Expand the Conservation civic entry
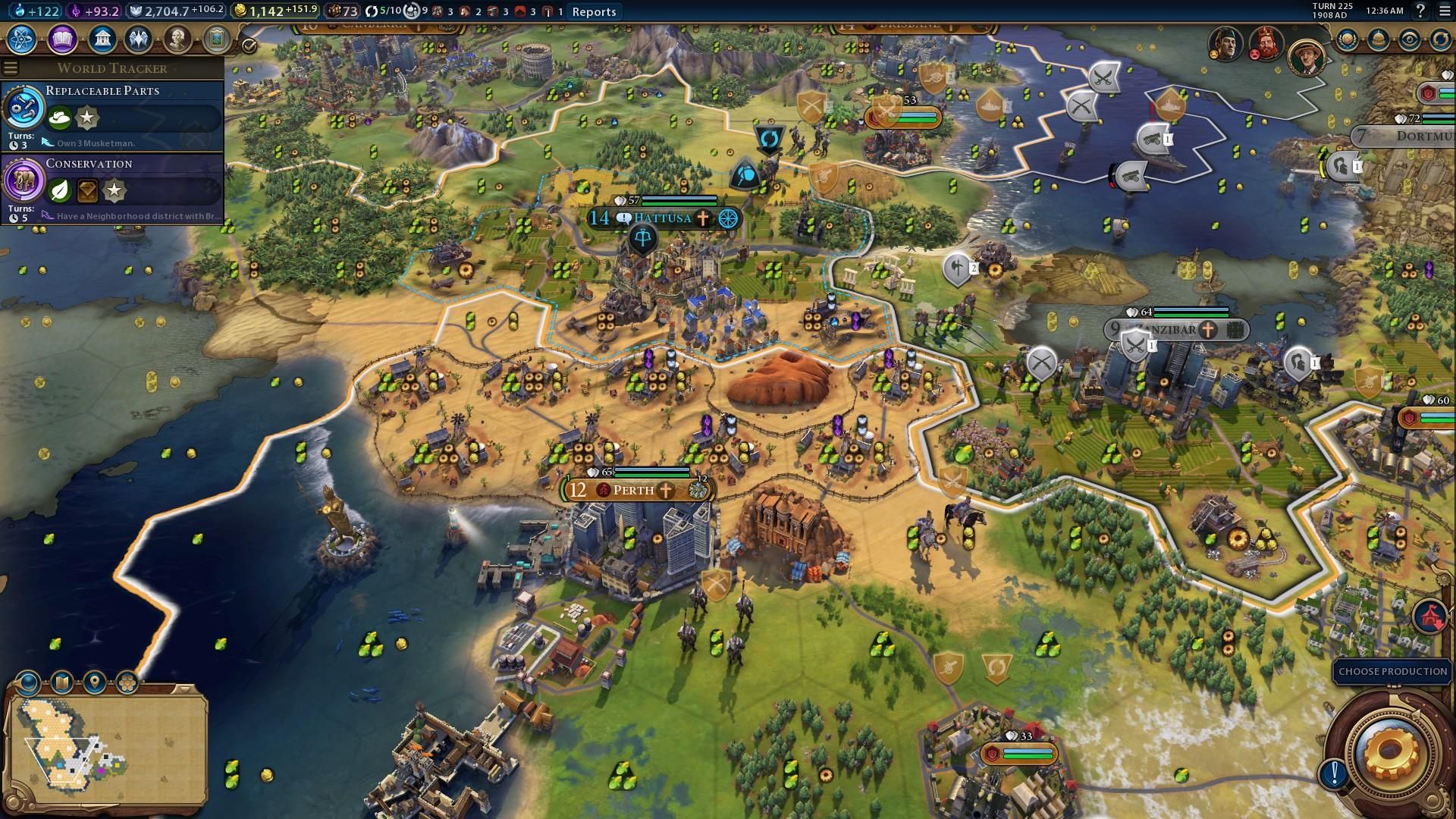Viewport: 1456px width, 819px height. 89,164
